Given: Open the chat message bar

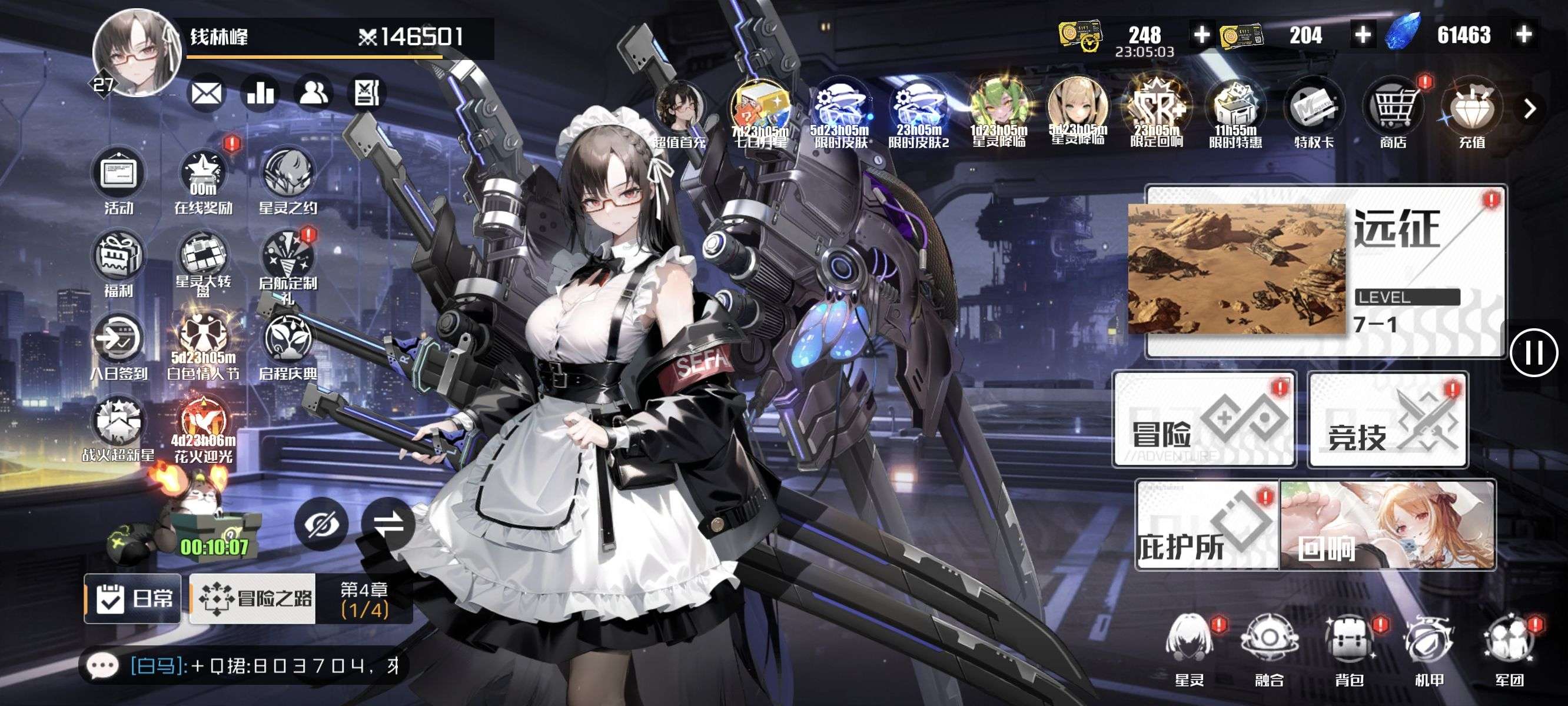Looking at the screenshot, I should 244,666.
